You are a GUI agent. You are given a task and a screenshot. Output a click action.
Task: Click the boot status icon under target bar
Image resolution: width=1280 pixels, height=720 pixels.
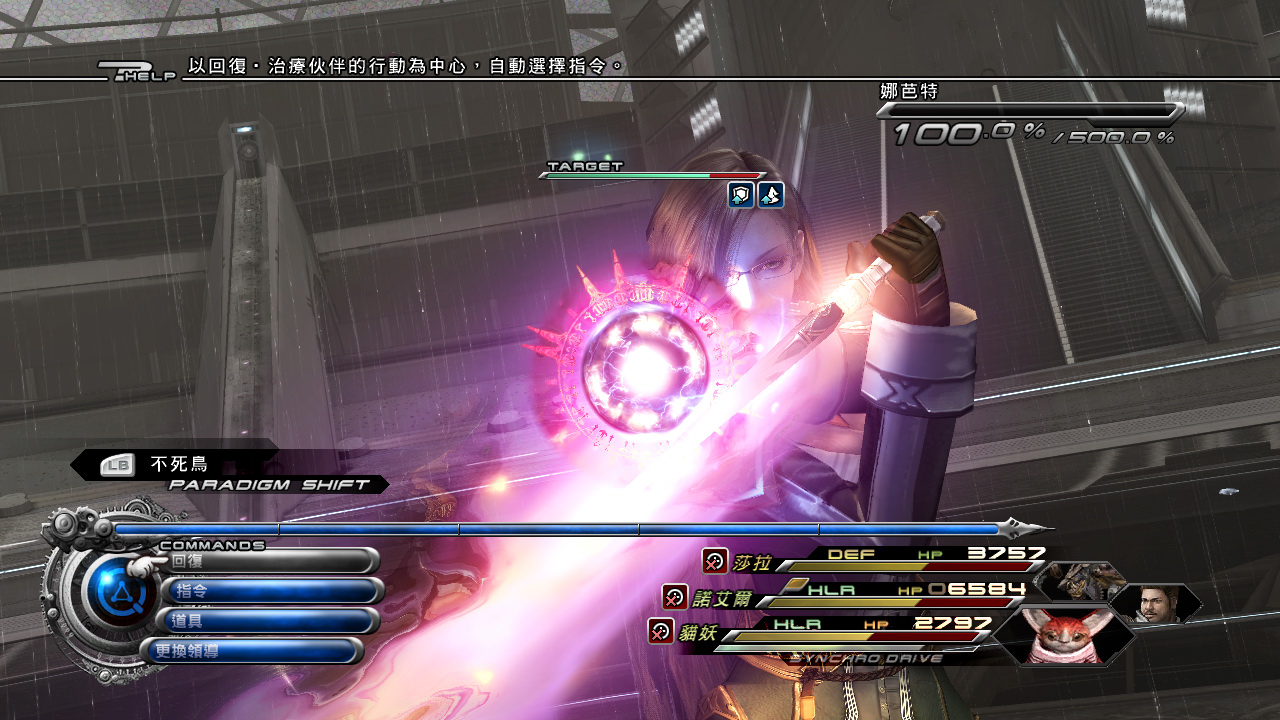[770, 195]
